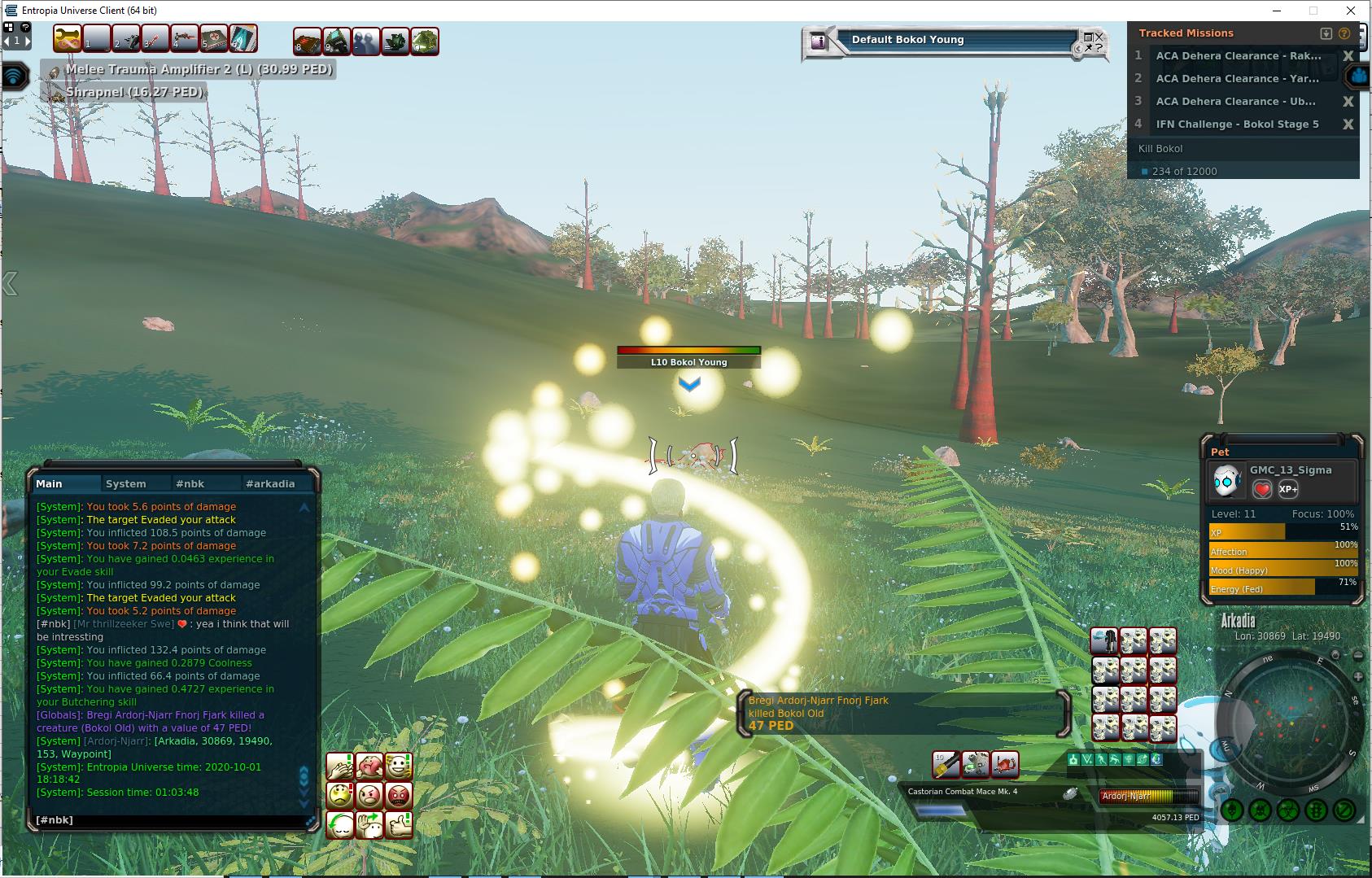The image size is (1372, 878).
Task: Open the #arkadia chat channel tab
Action: [270, 483]
